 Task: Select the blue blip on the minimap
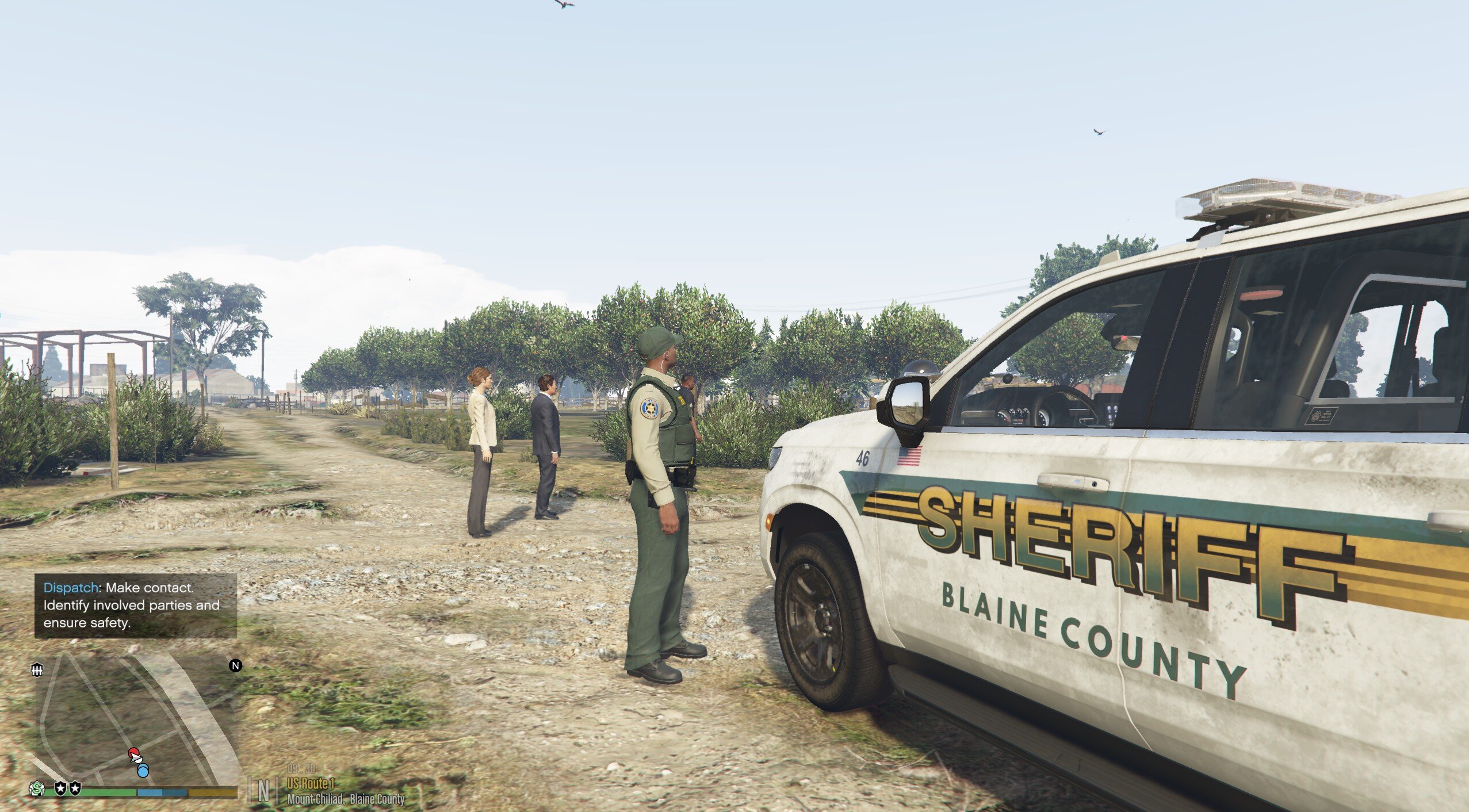pyautogui.click(x=143, y=770)
